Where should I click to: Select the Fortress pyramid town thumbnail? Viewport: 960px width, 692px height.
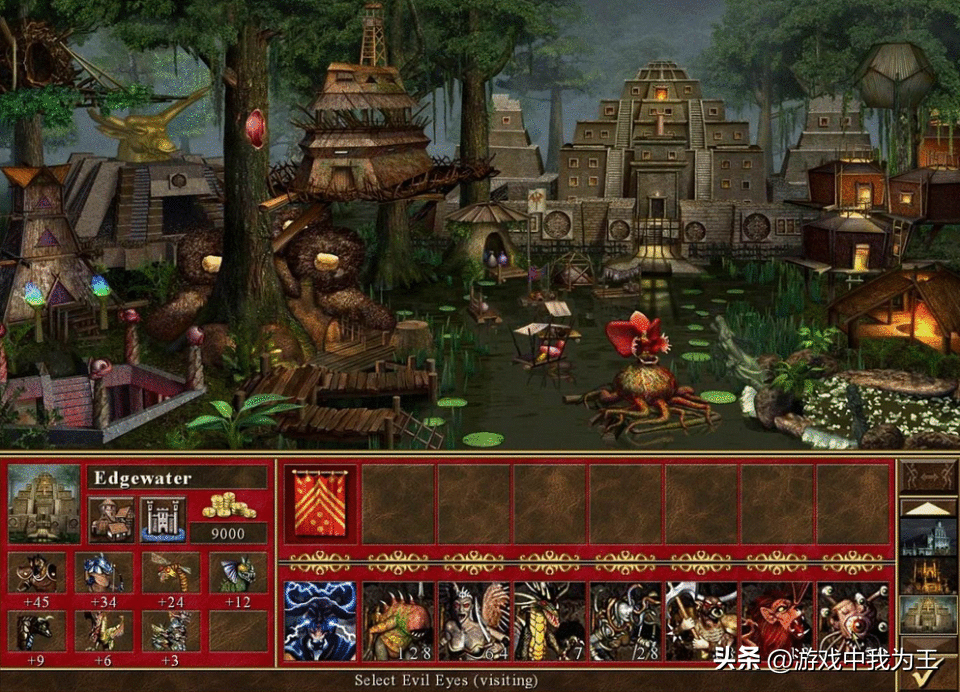[929, 615]
